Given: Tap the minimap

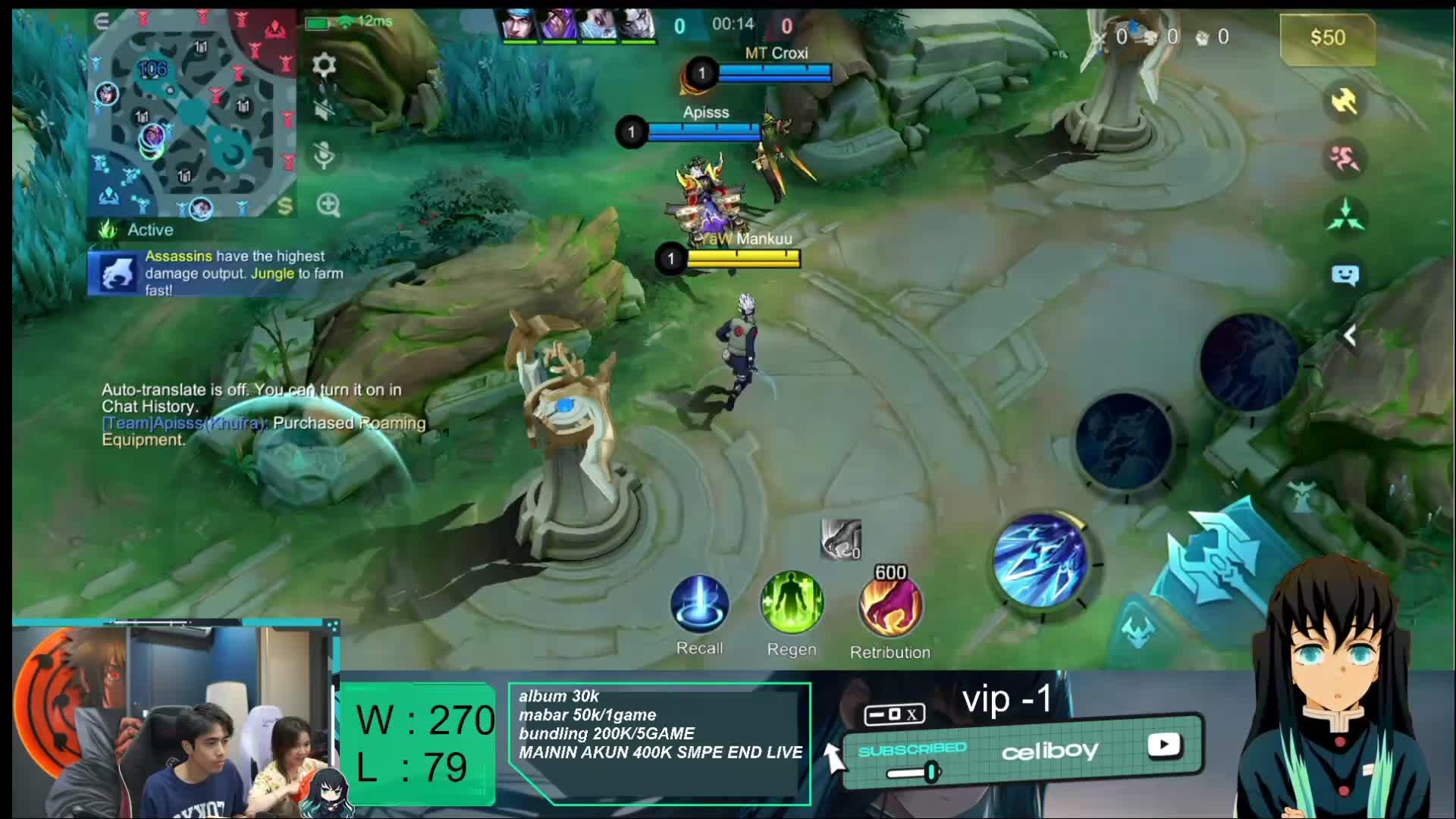Looking at the screenshot, I should [193, 114].
